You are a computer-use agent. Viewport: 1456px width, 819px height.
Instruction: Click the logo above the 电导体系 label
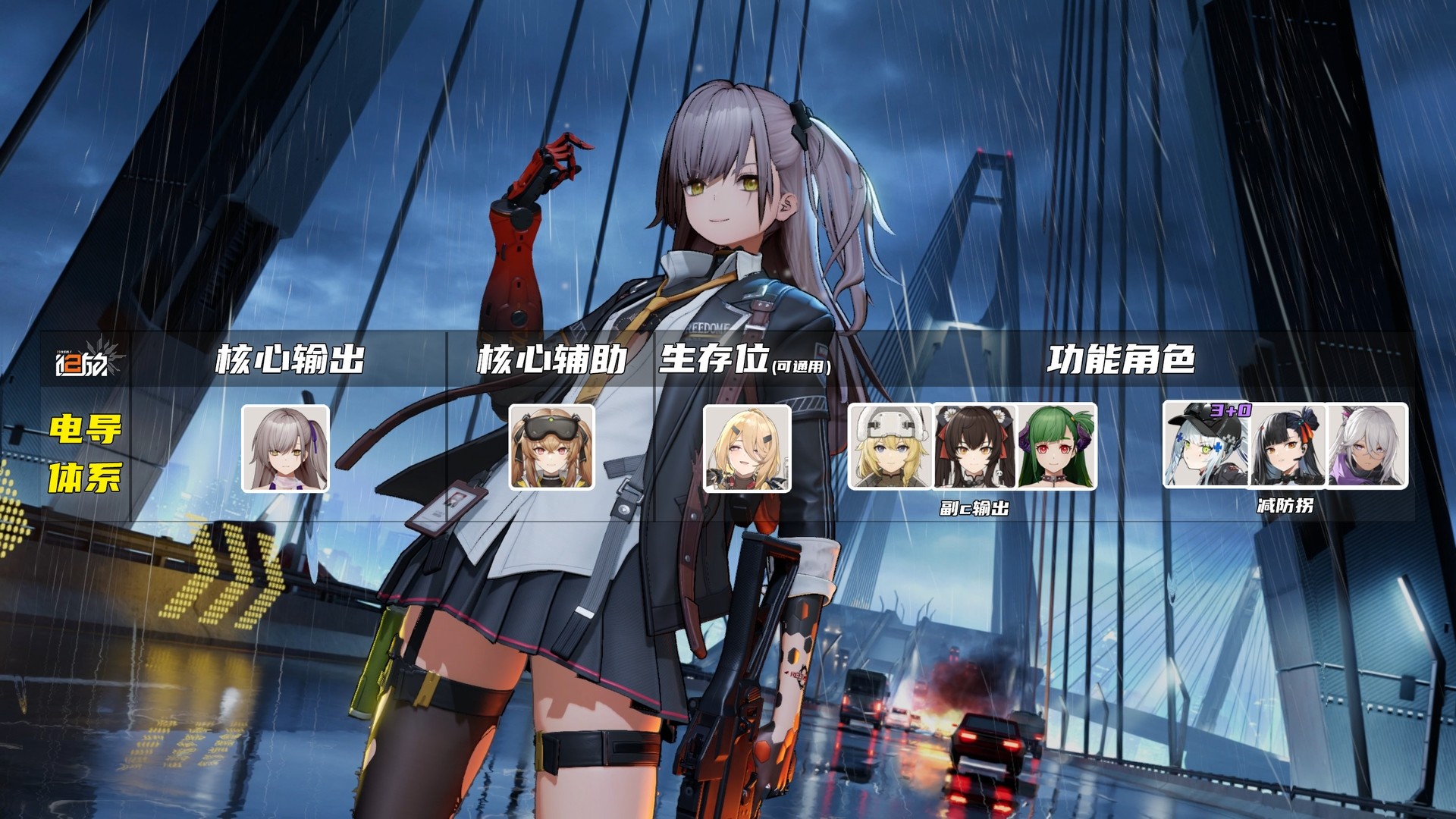tap(86, 361)
